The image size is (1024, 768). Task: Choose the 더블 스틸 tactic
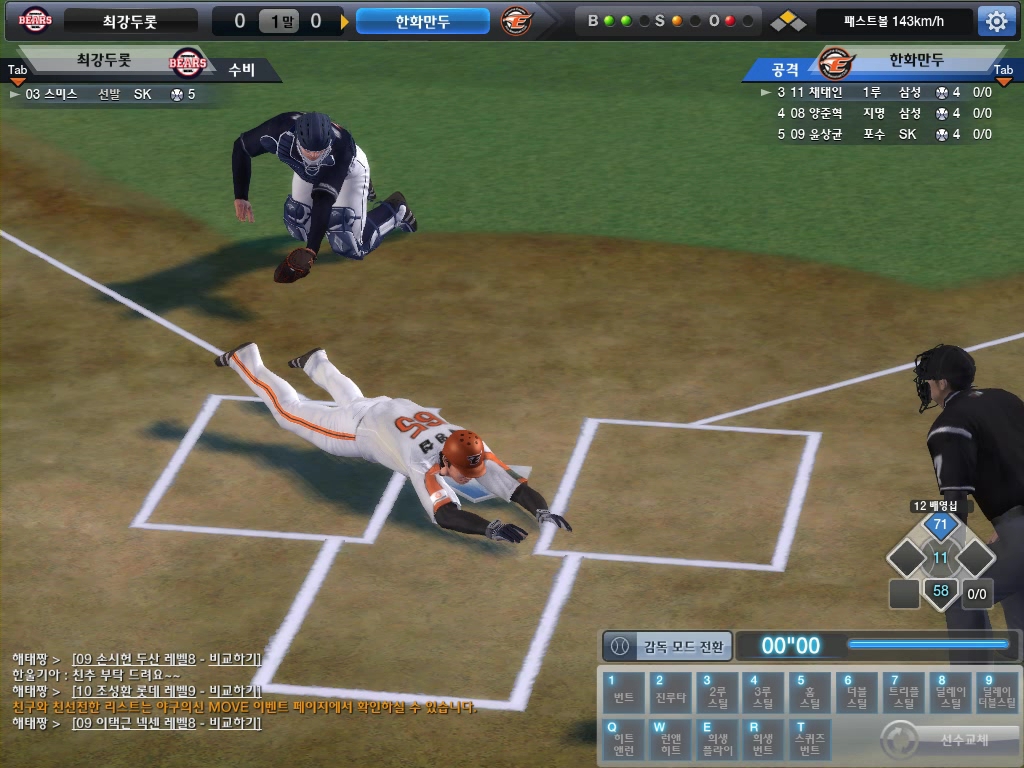[857, 692]
